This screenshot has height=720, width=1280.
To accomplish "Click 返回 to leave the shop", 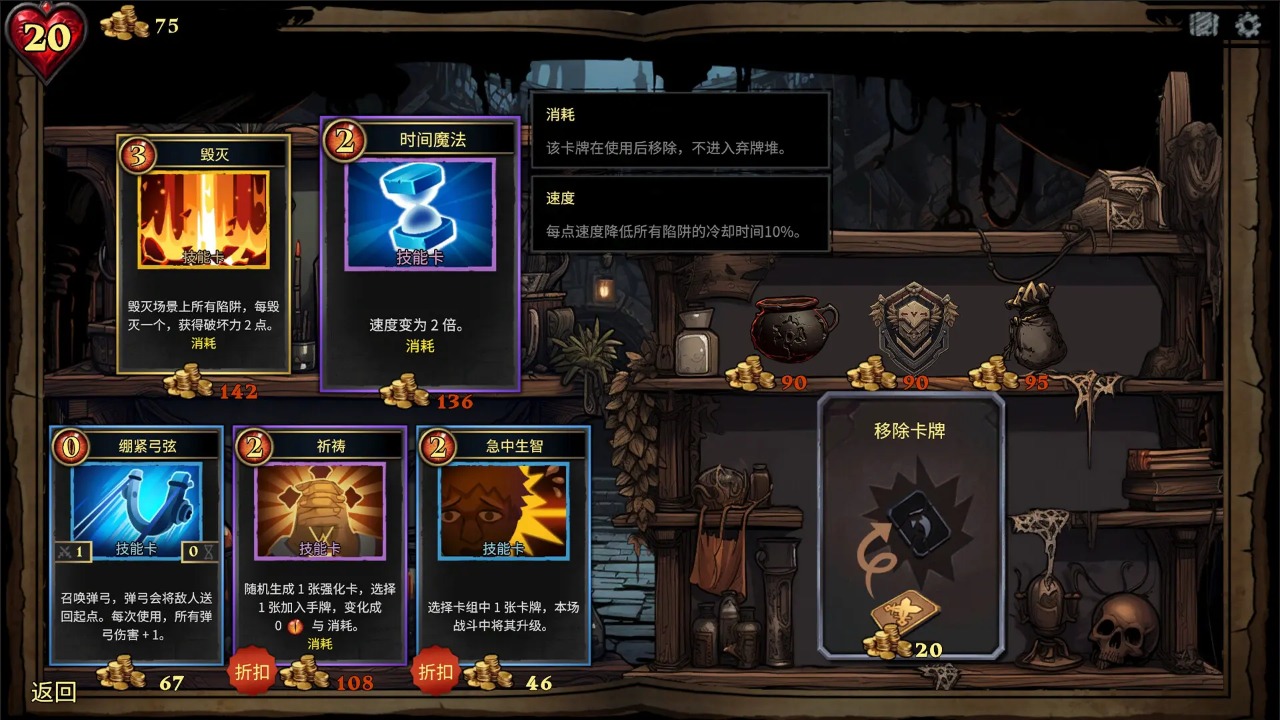I will (x=54, y=692).
